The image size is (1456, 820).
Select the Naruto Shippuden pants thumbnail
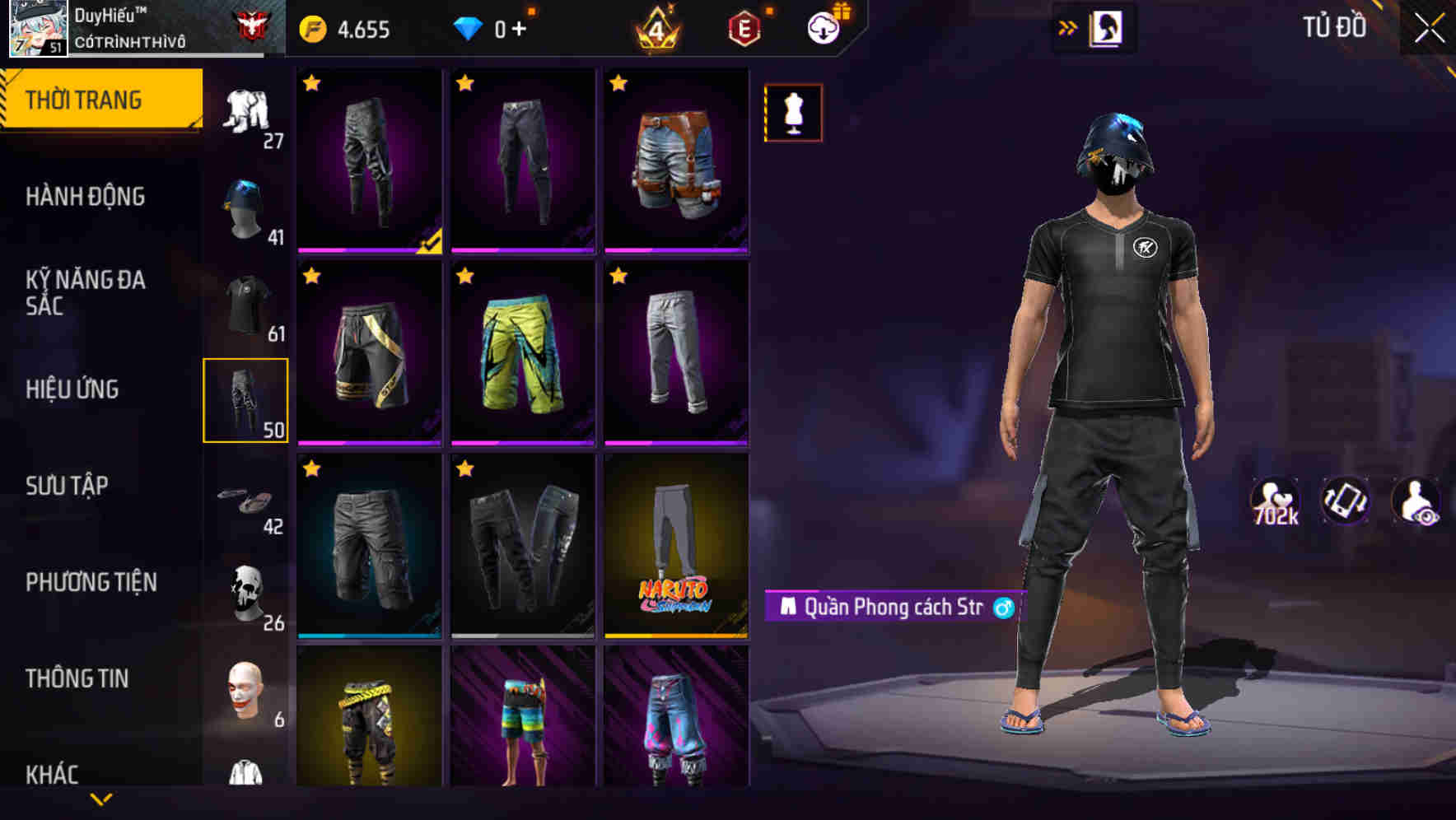(x=677, y=549)
